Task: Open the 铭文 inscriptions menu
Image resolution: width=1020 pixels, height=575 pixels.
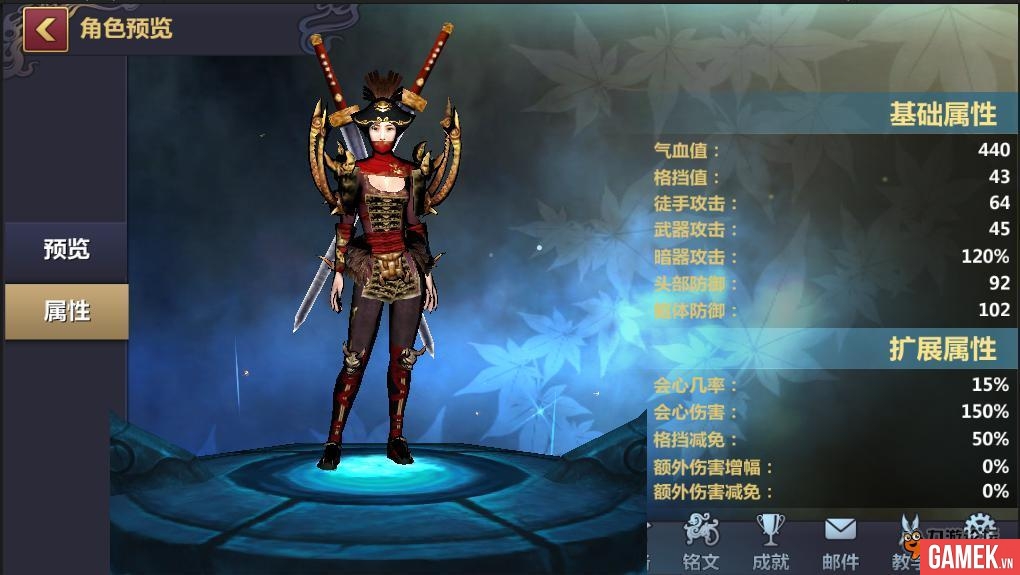Action: point(701,542)
